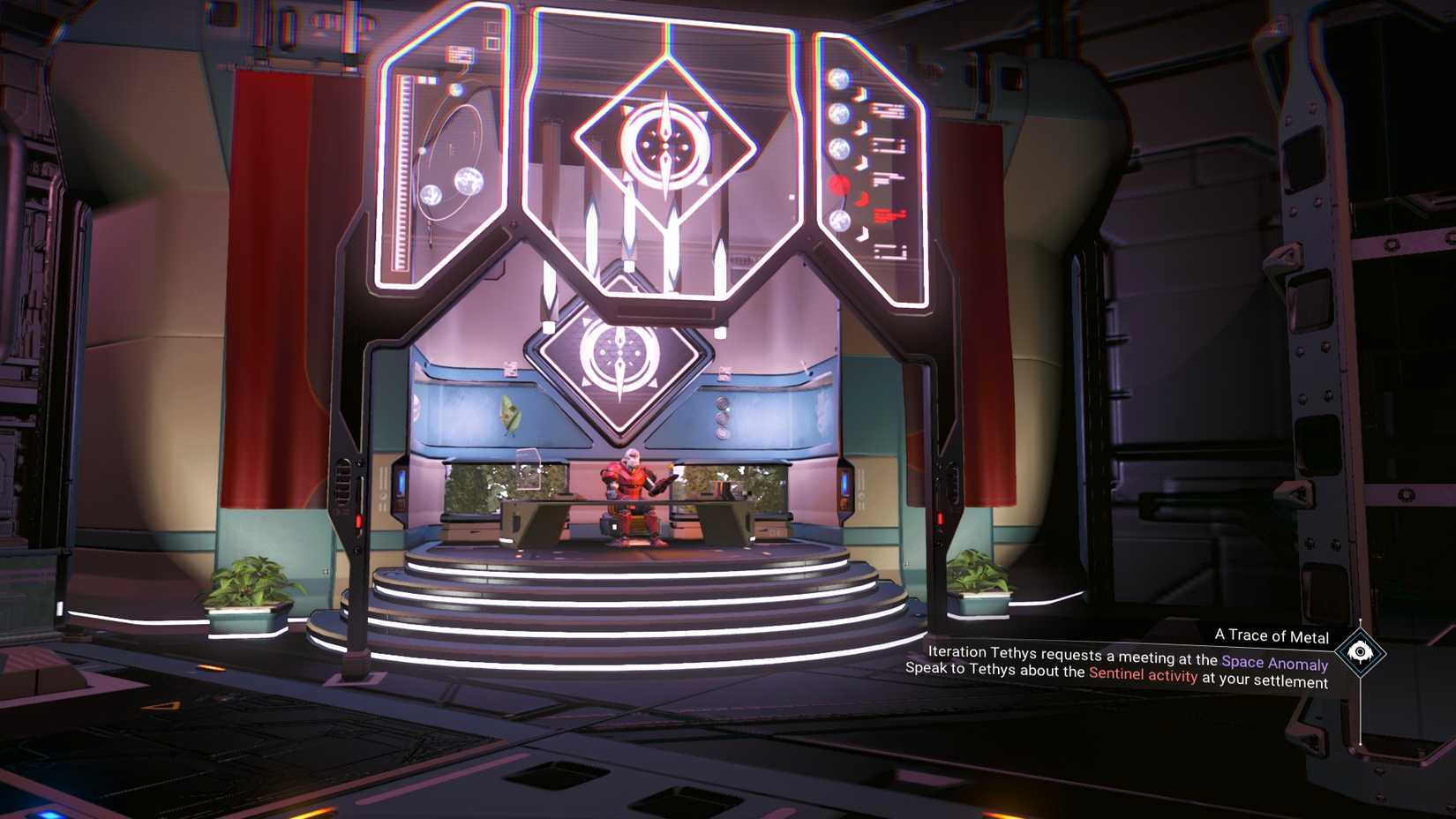Screen dimensions: 1456x819
Task: Open the bottom chevron on the right display
Action: click(864, 233)
